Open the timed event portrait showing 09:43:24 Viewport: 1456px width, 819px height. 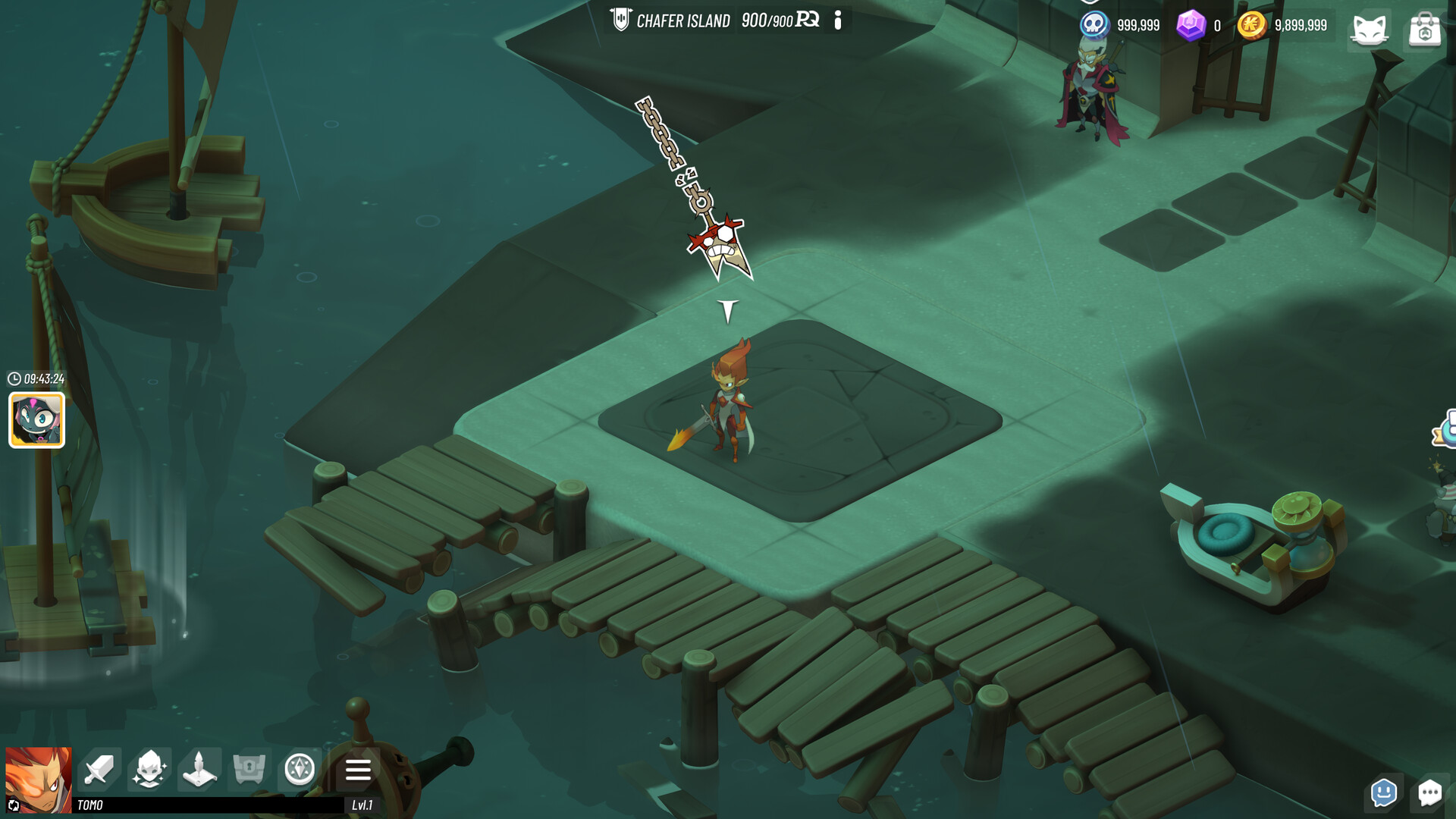(36, 419)
